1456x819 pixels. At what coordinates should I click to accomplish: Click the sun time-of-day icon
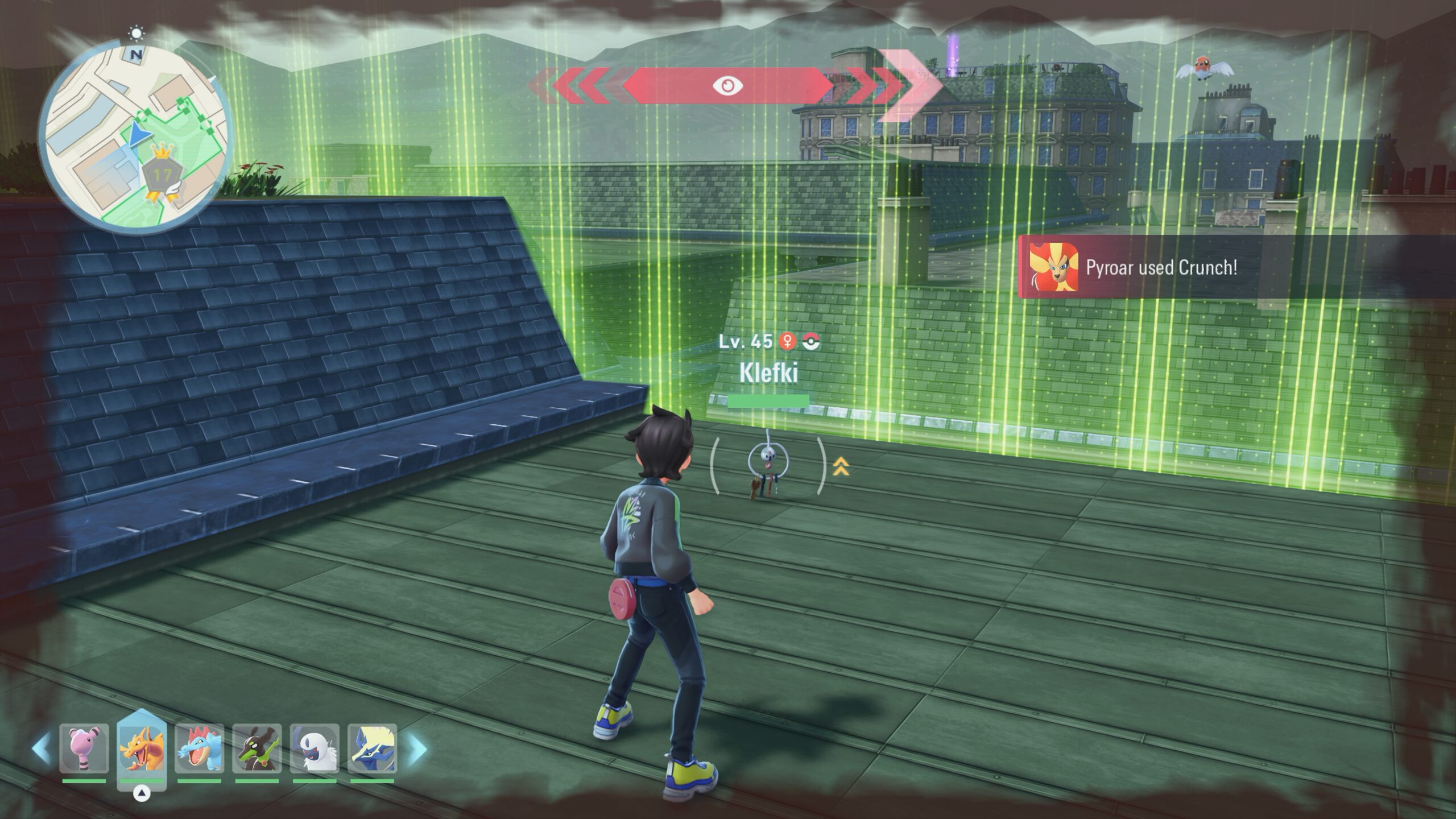(136, 33)
